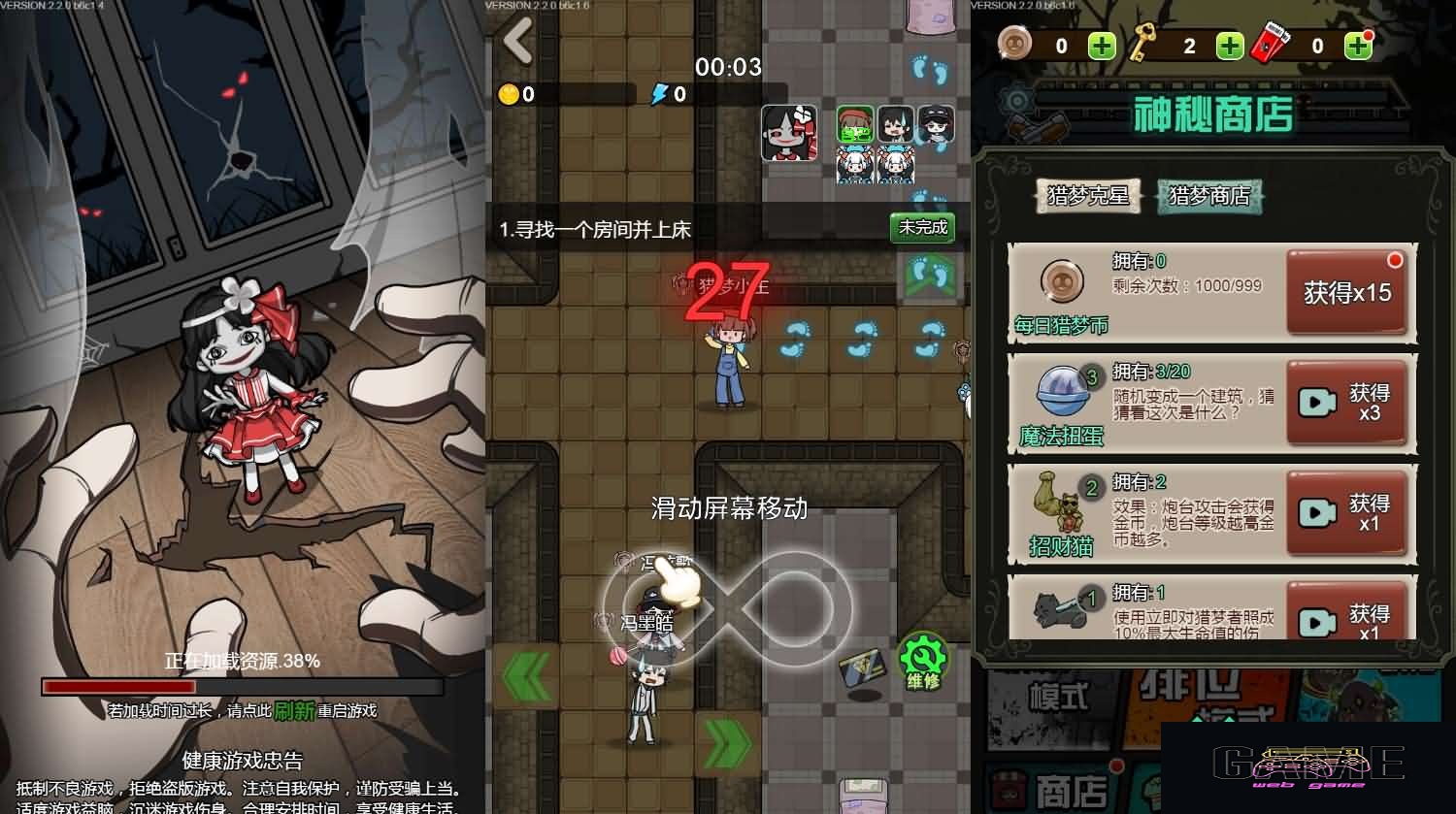Get 招财猫 x1 via video
This screenshot has height=814, width=1456.
coord(1347,513)
